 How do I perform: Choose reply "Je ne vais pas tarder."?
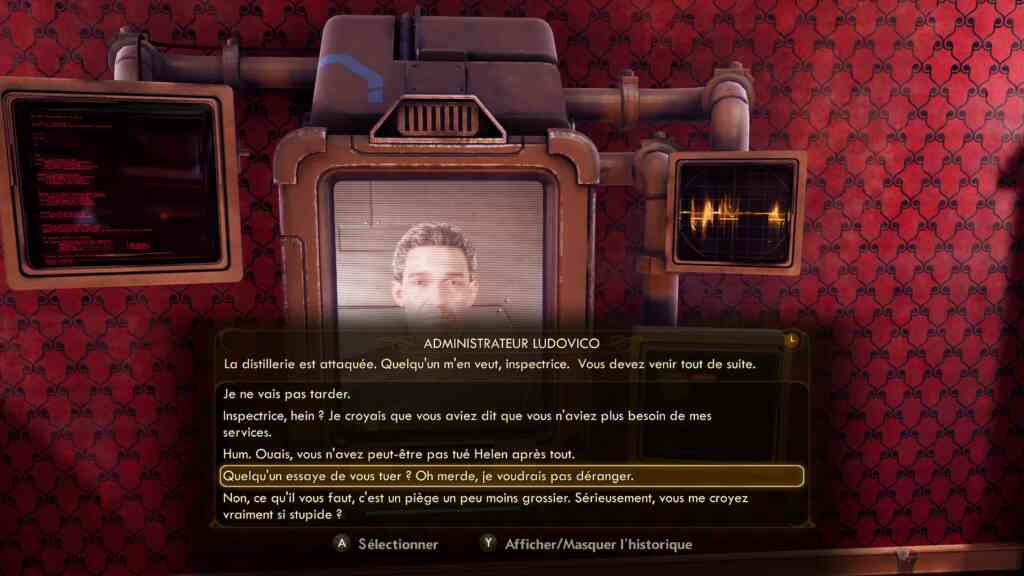[287, 394]
